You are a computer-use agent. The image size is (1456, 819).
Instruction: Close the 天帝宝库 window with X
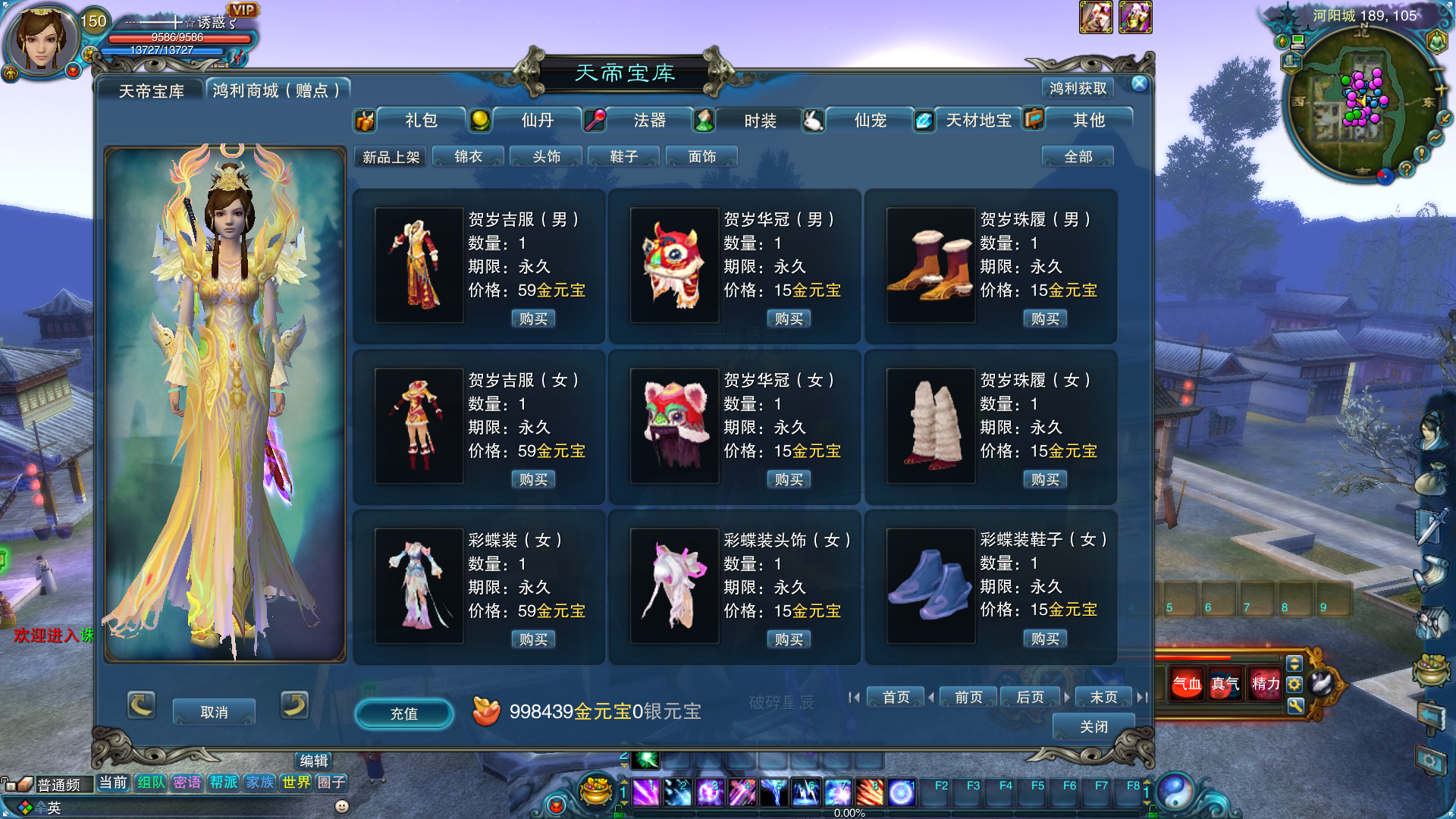click(x=1139, y=84)
